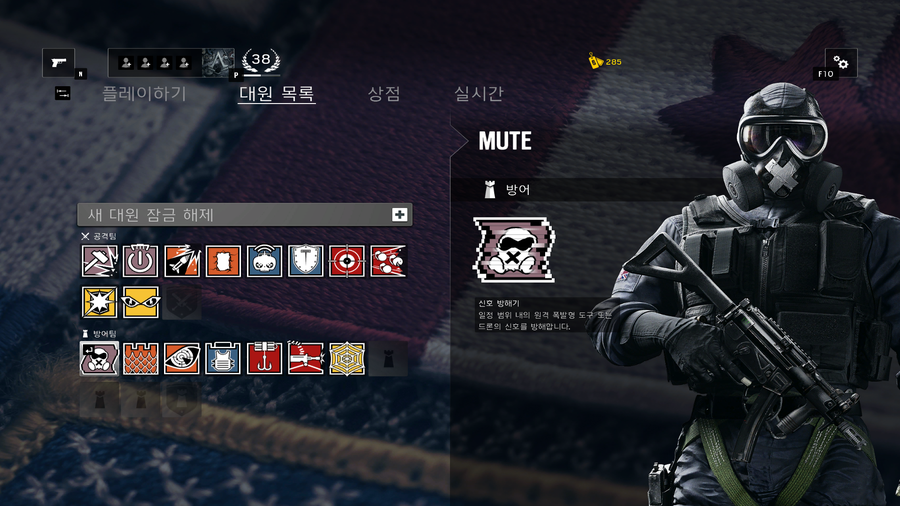Unlock a new operator (새 대원 잠금 해제)
The image size is (900, 506).
(245, 215)
